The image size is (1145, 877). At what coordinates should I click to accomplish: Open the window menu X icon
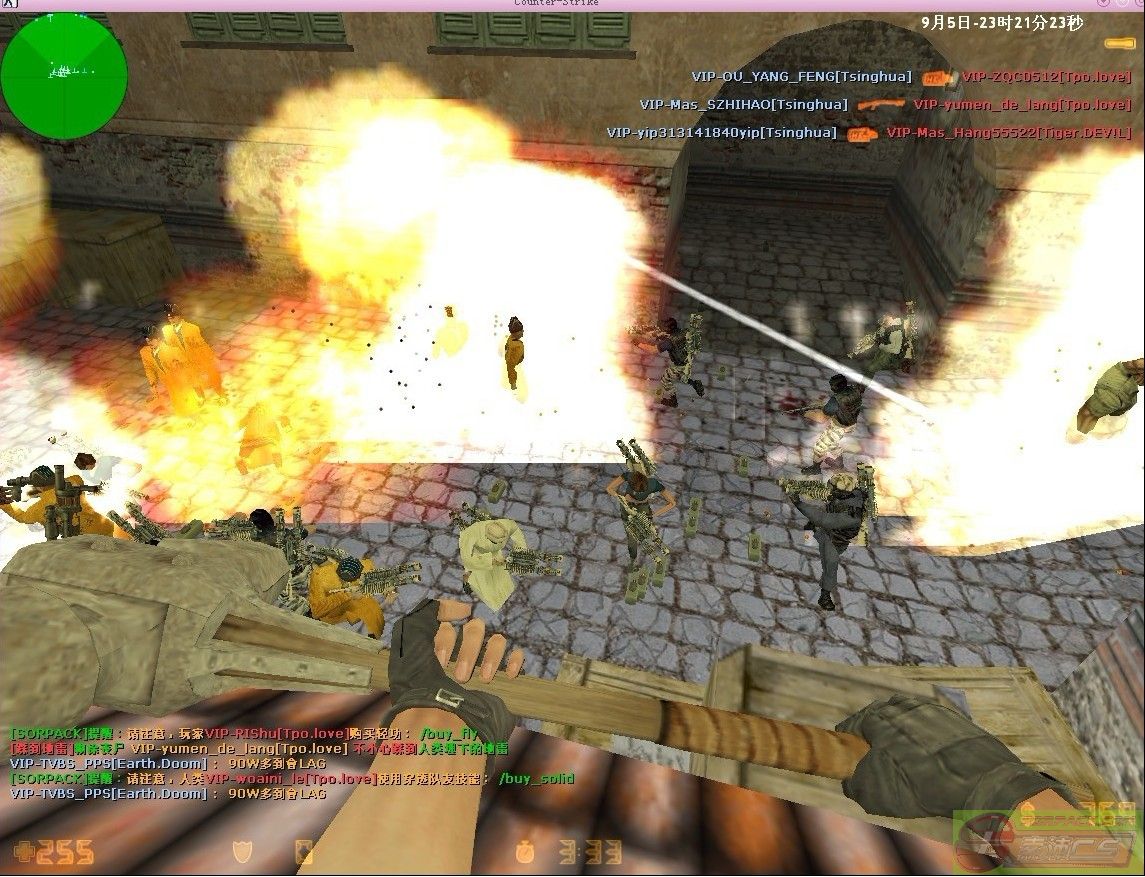8,5
